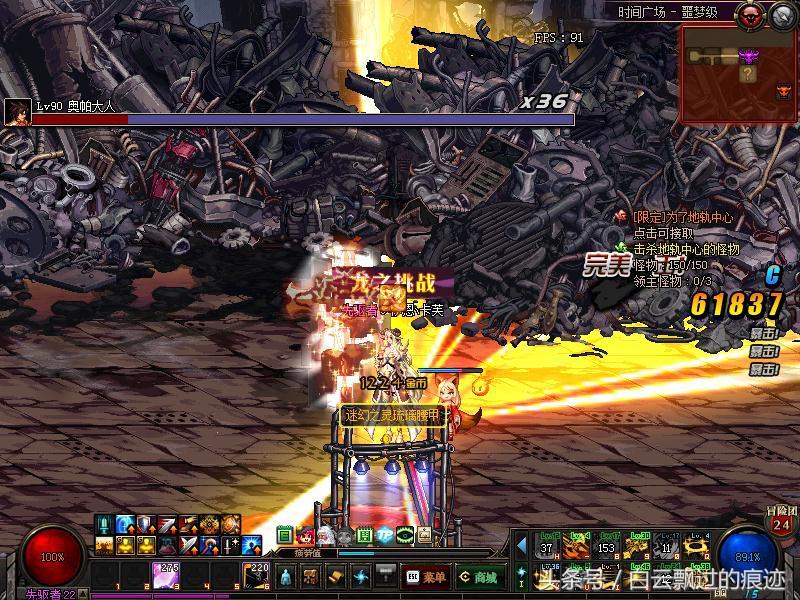Screen dimensions: 800x600
Task: Click the 冒险团 level 24 badge
Action: coord(782,522)
